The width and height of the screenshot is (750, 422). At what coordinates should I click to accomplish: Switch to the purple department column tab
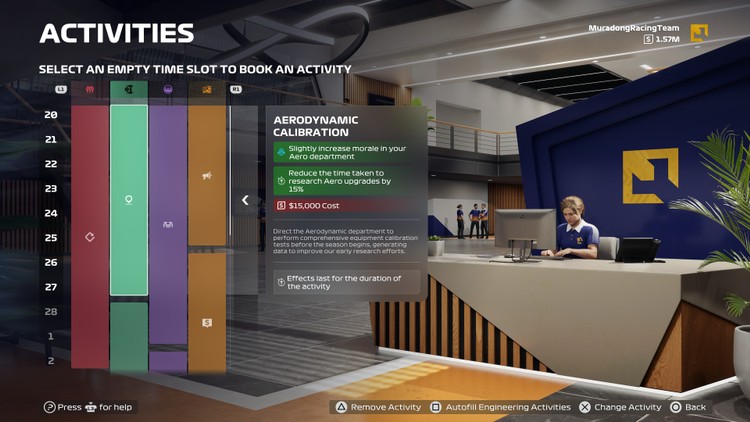[x=168, y=89]
